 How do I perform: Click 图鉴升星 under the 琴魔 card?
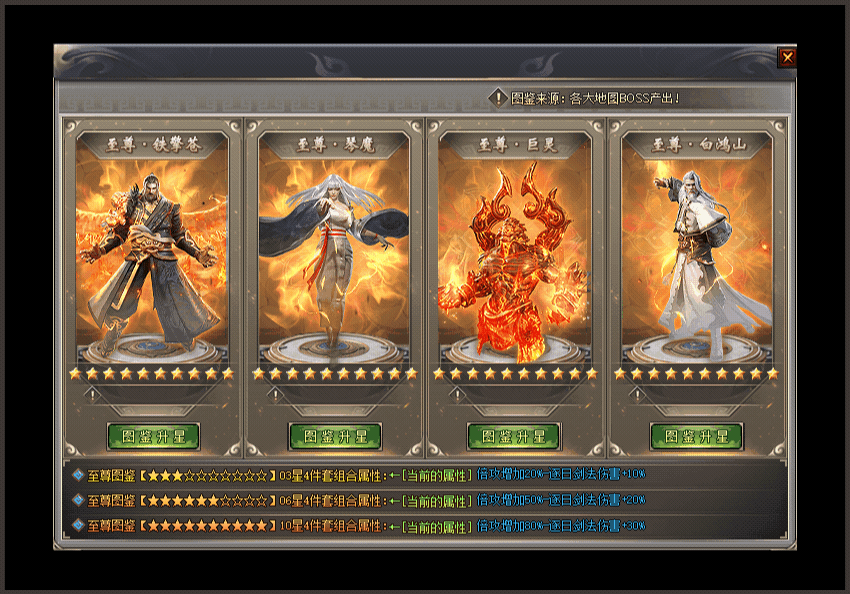(335, 437)
